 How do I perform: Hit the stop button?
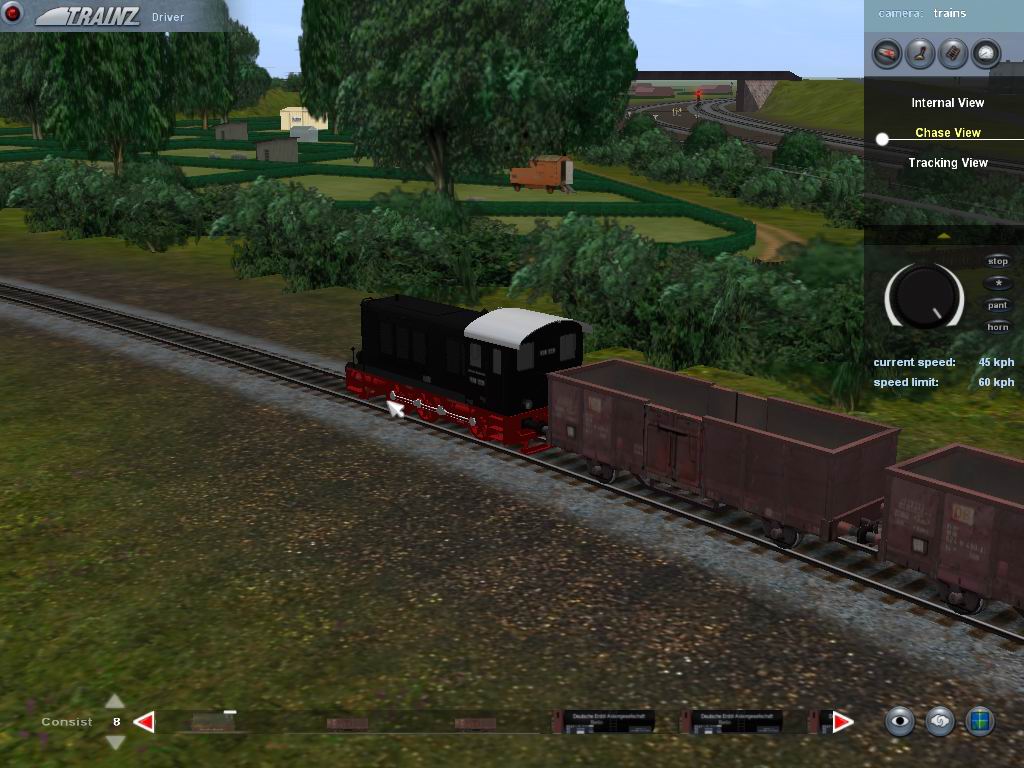click(998, 262)
